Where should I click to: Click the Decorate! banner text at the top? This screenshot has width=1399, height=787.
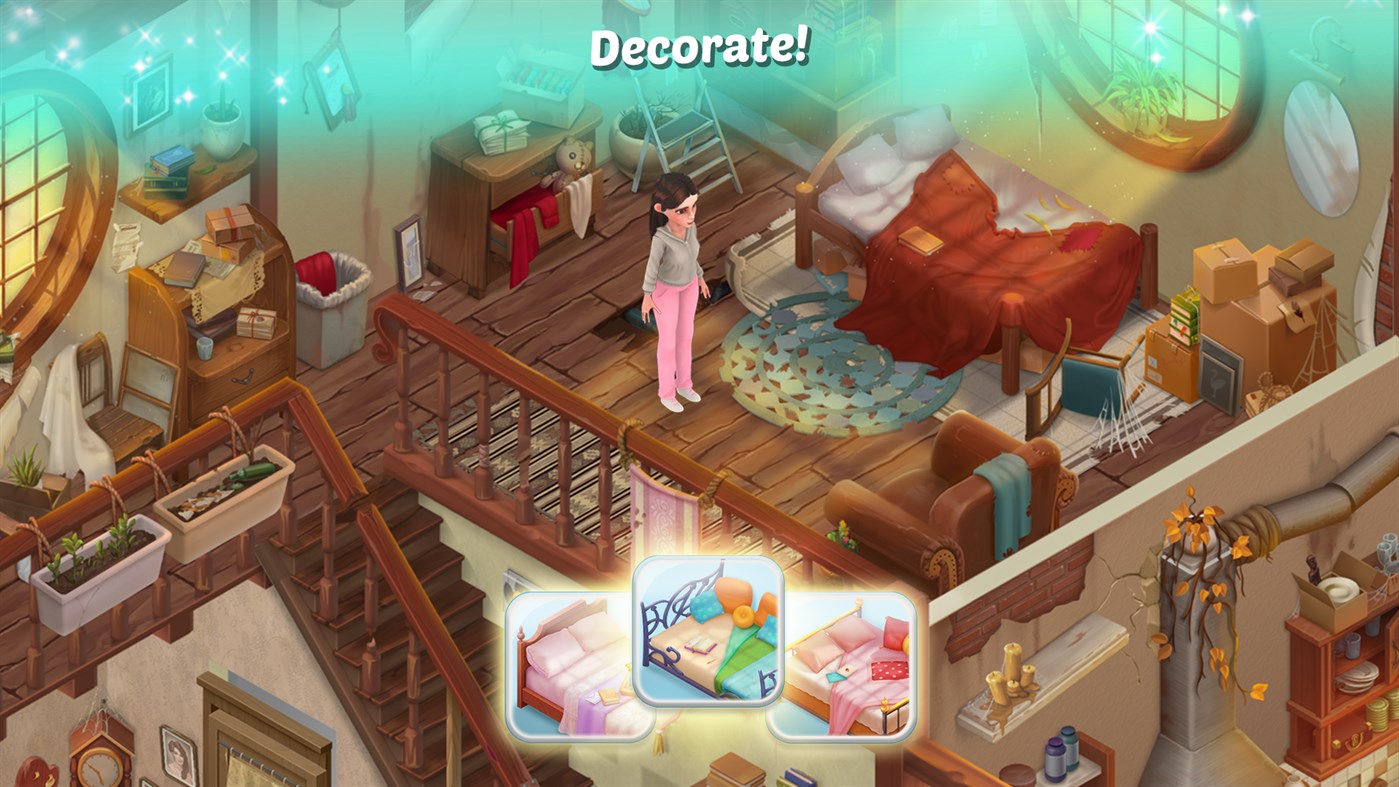[699, 45]
